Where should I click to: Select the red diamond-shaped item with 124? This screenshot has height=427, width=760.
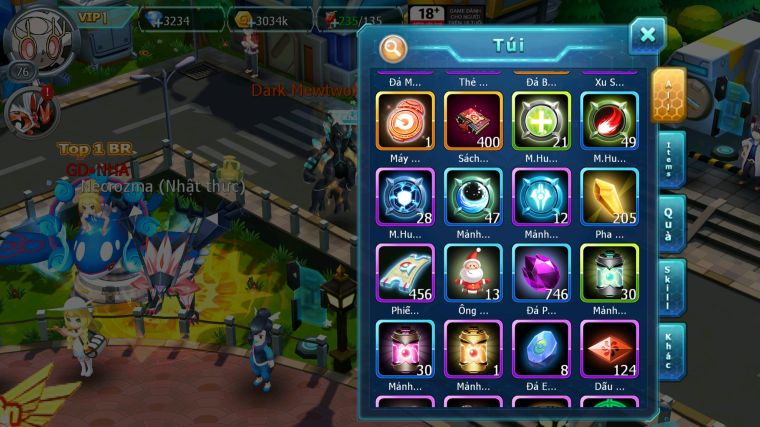(x=609, y=348)
